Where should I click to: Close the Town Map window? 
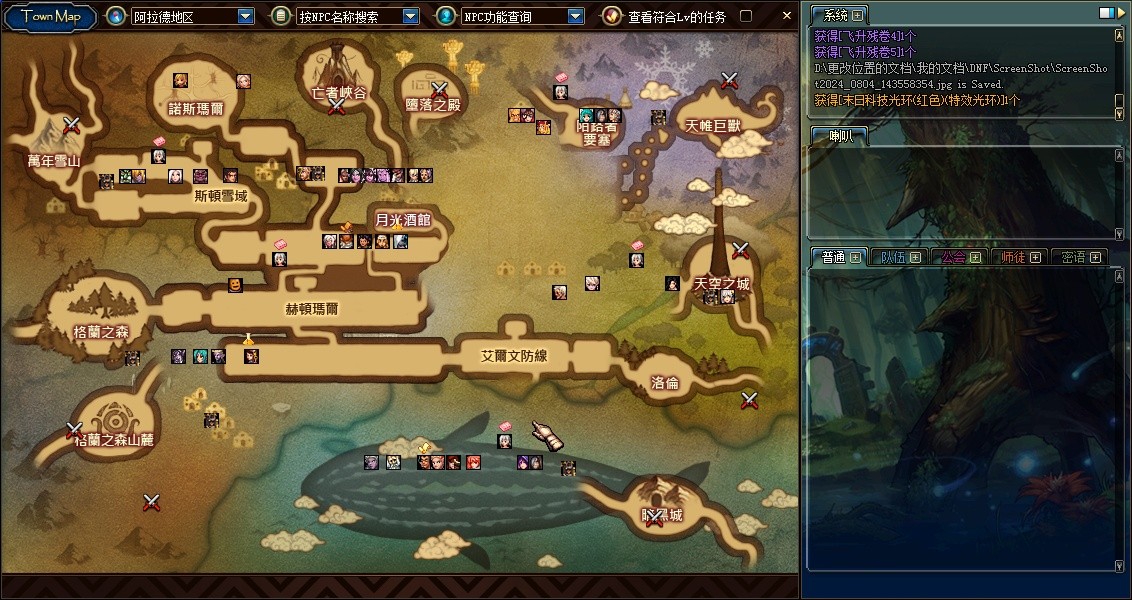pos(787,16)
